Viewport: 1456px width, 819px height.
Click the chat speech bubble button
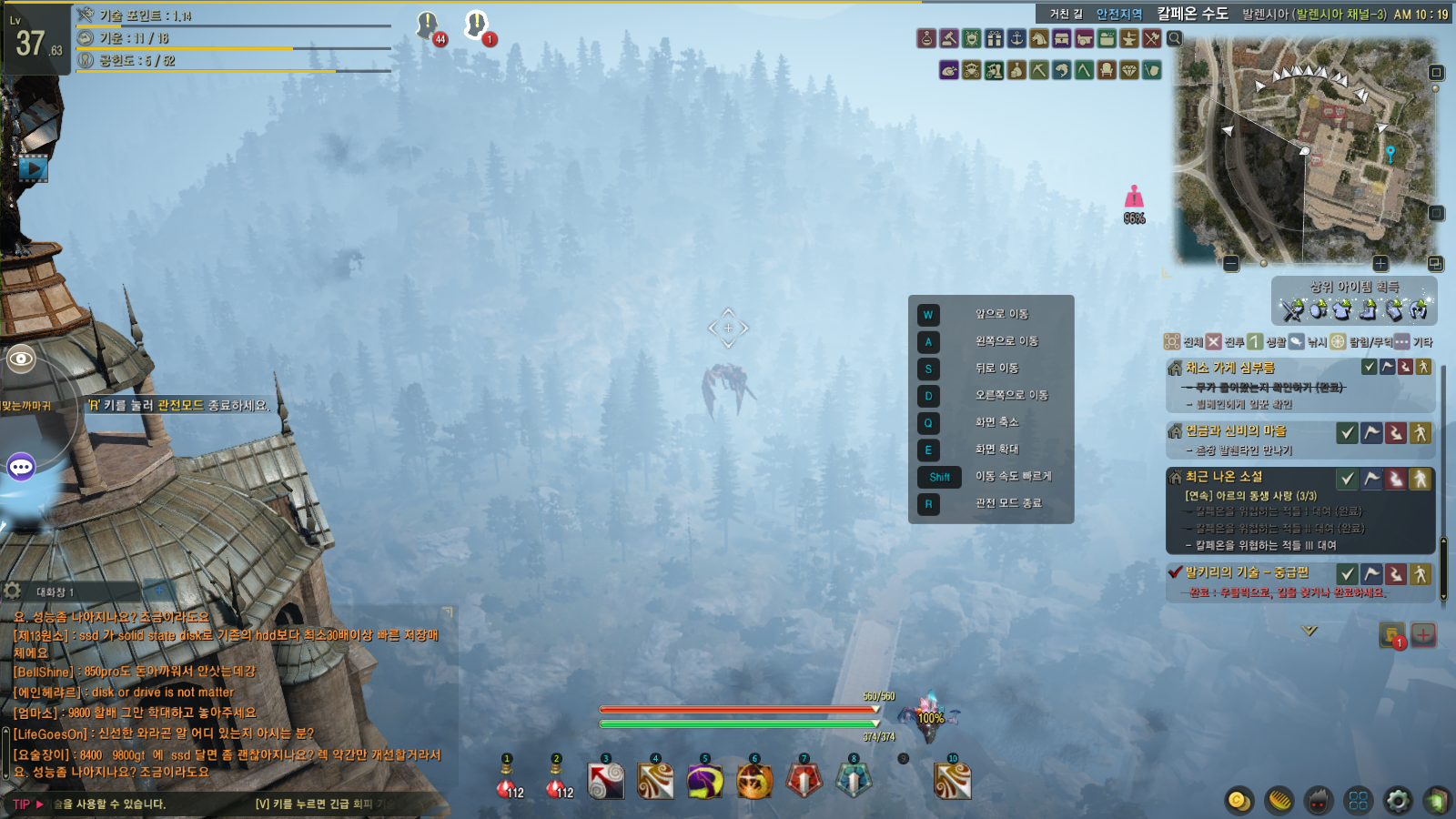(x=21, y=467)
